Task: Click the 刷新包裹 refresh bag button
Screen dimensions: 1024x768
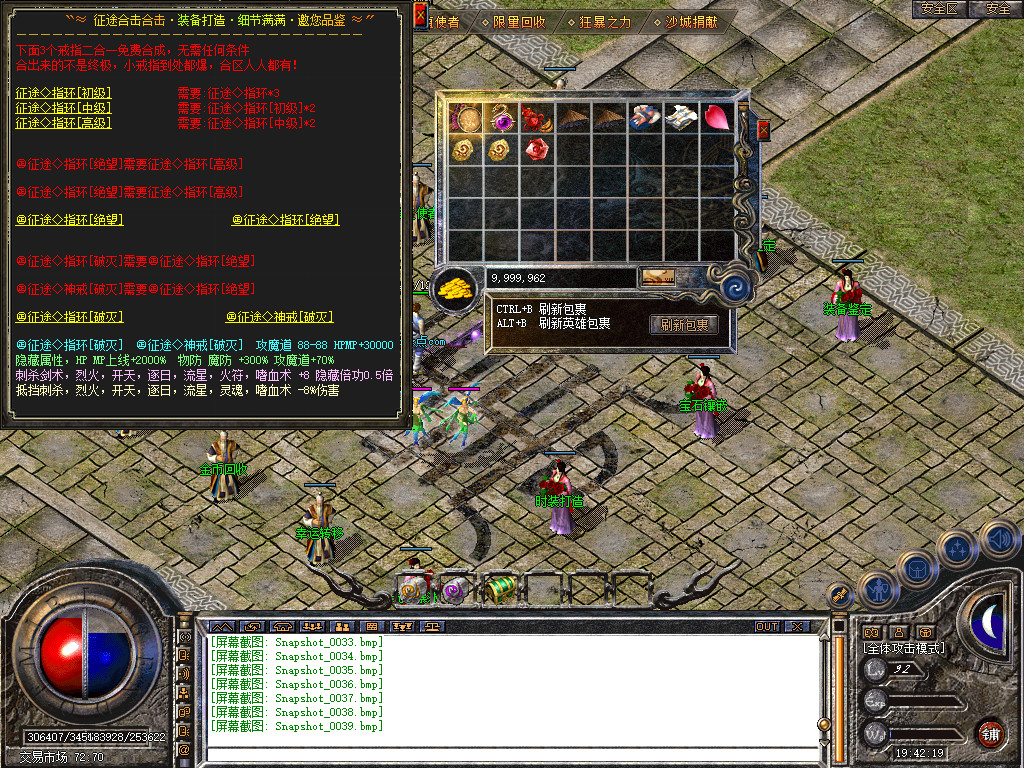Action: click(685, 325)
